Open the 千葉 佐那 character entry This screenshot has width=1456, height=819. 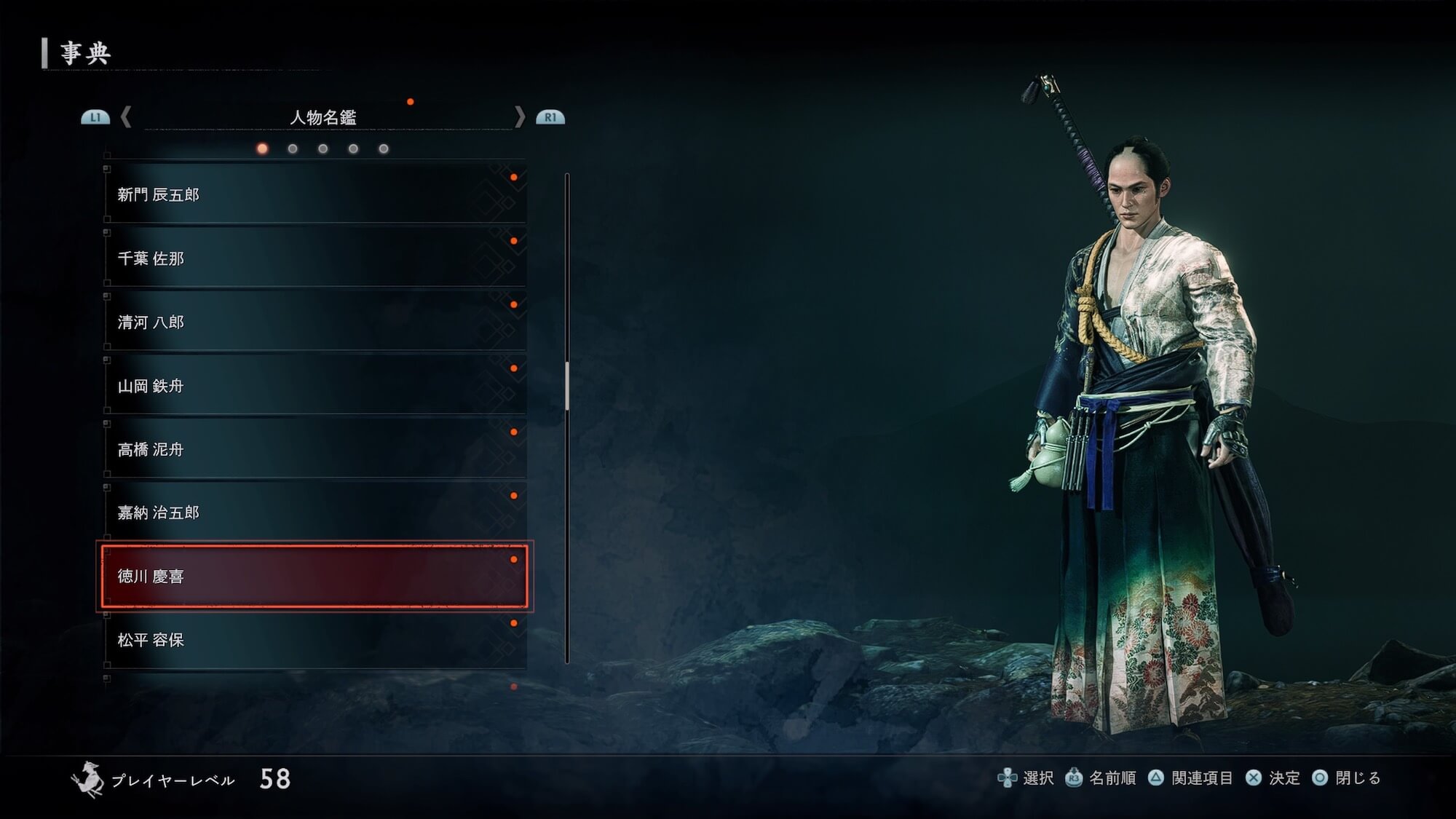(314, 258)
